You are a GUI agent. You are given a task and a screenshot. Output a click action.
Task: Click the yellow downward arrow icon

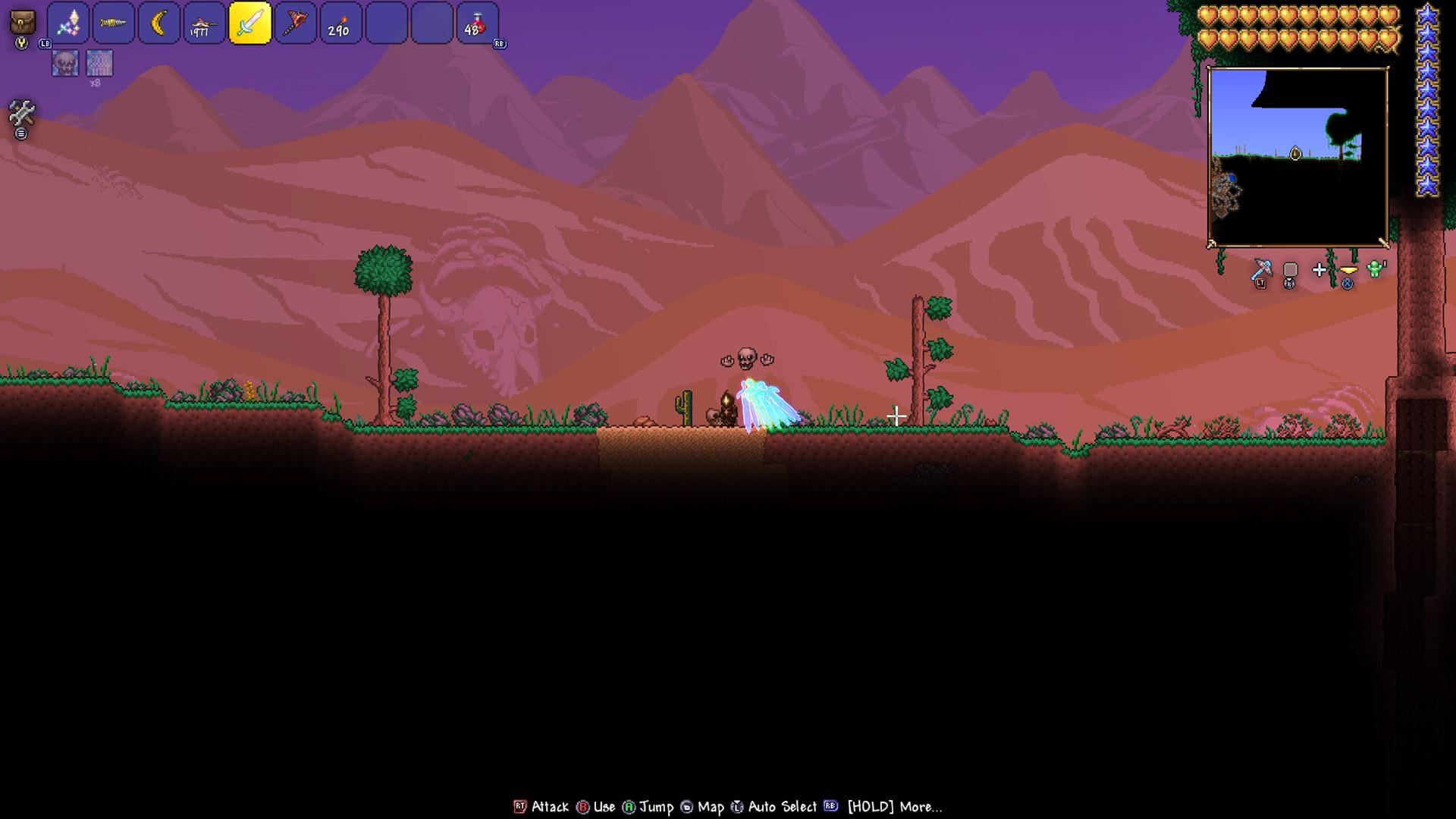point(1348,270)
